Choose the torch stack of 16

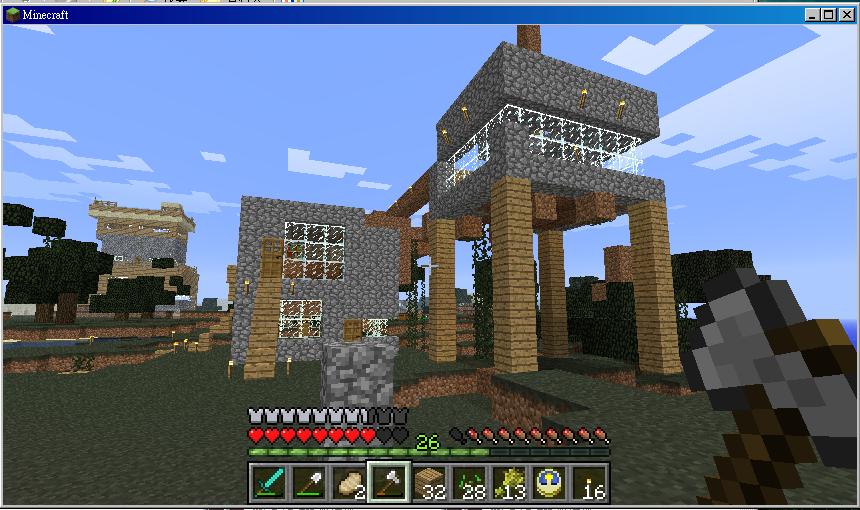pyautogui.click(x=588, y=483)
